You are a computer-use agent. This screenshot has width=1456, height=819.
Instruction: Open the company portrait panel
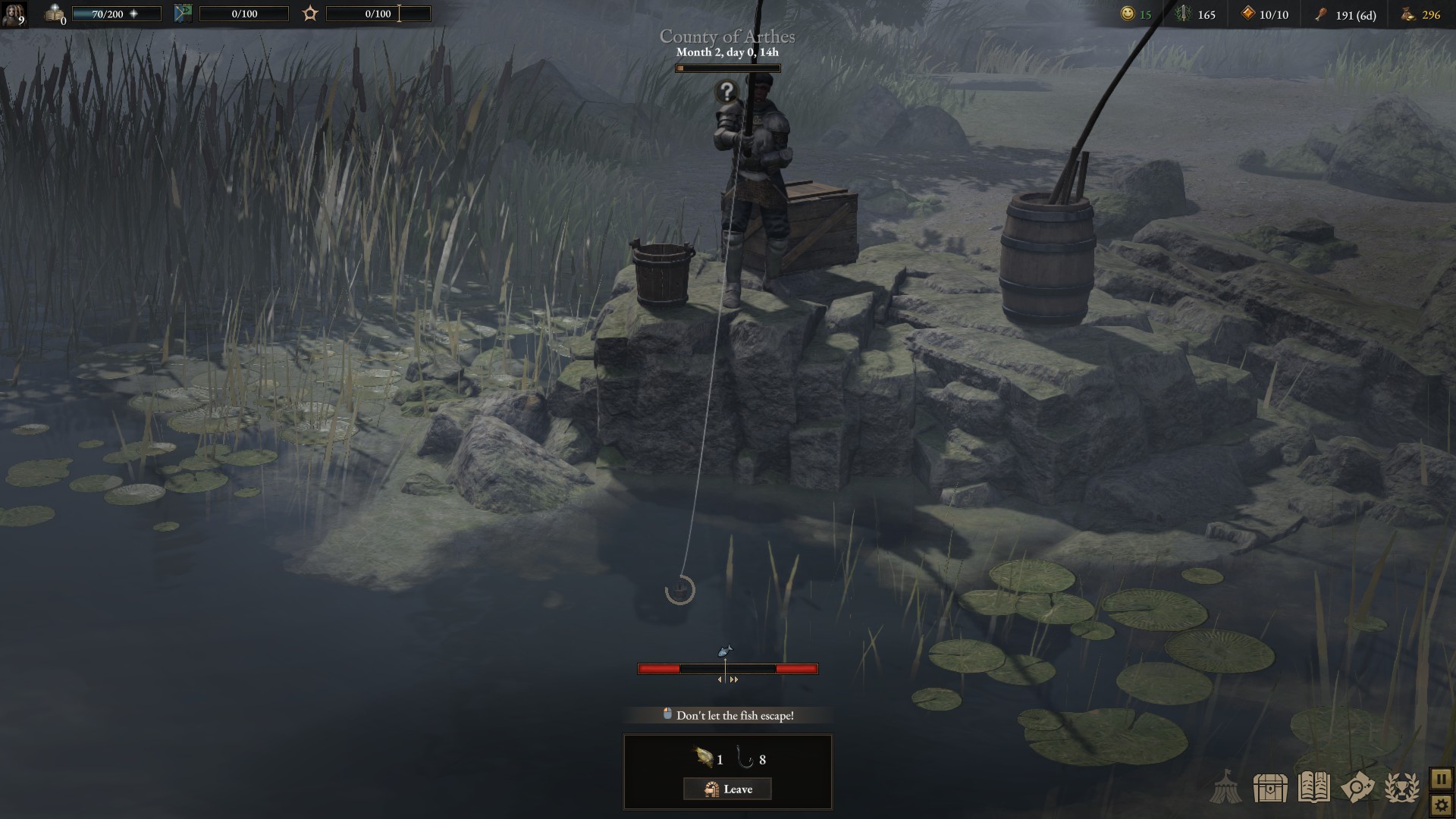(x=13, y=14)
